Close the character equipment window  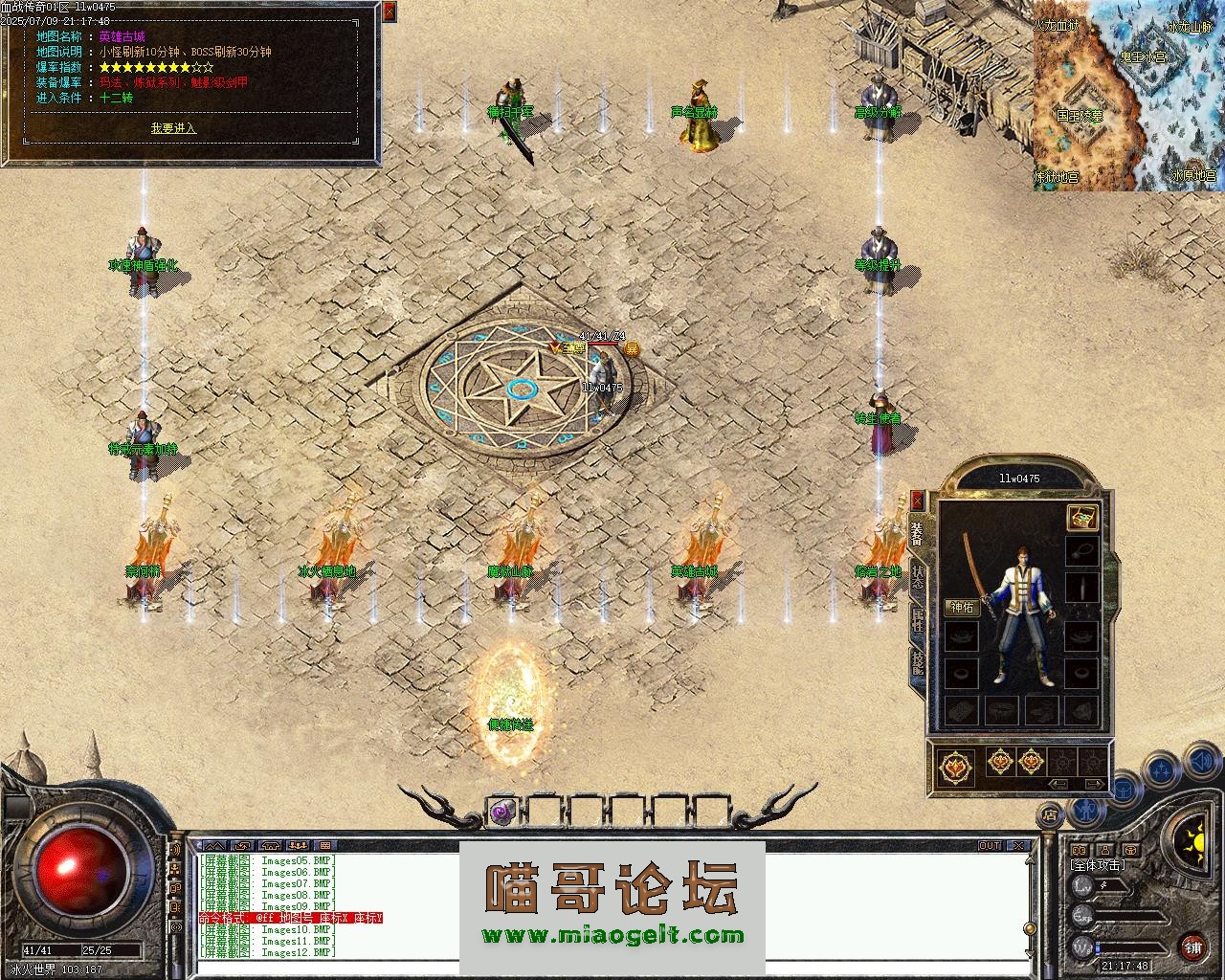pos(918,501)
